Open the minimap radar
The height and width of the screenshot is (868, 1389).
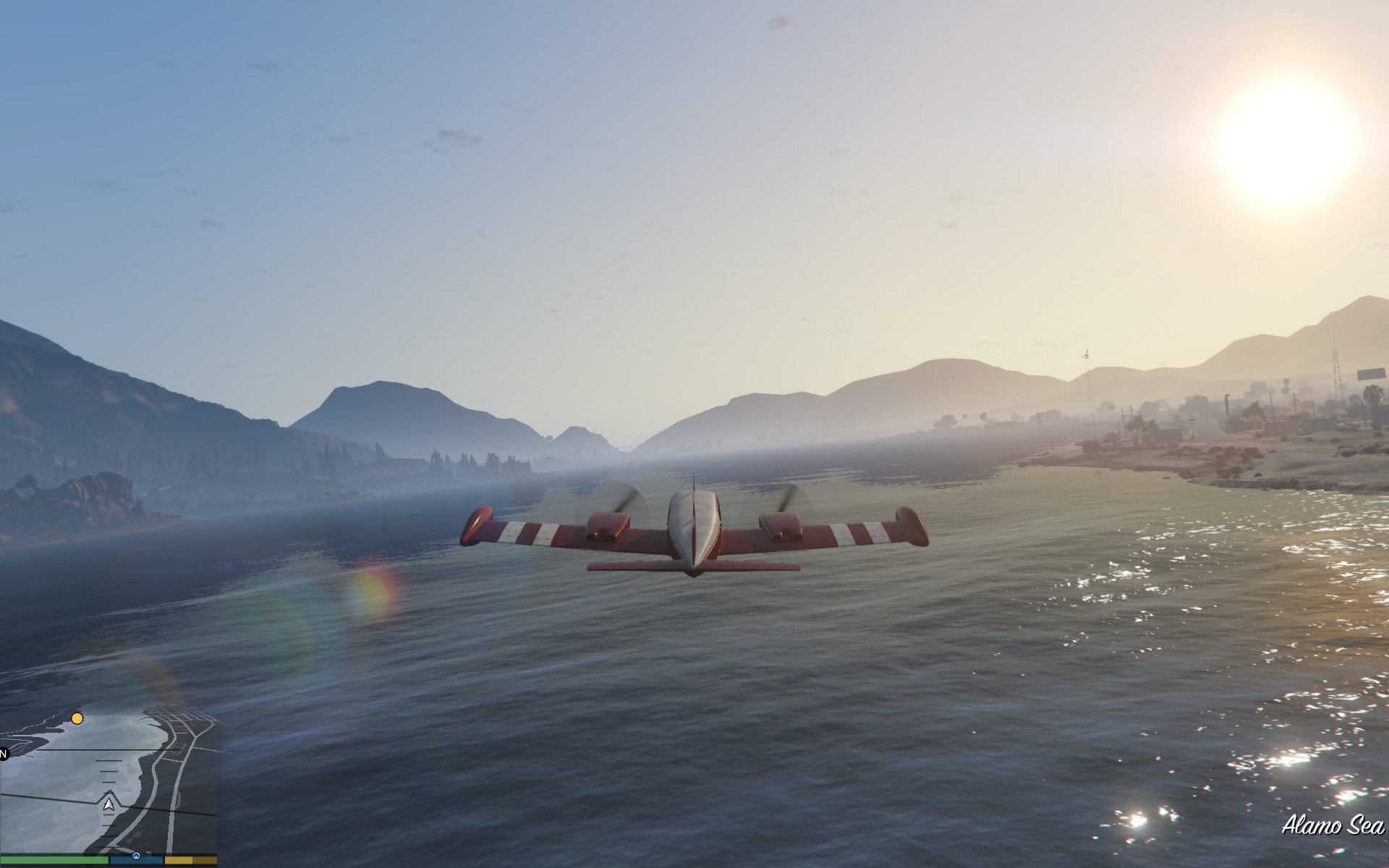click(109, 785)
